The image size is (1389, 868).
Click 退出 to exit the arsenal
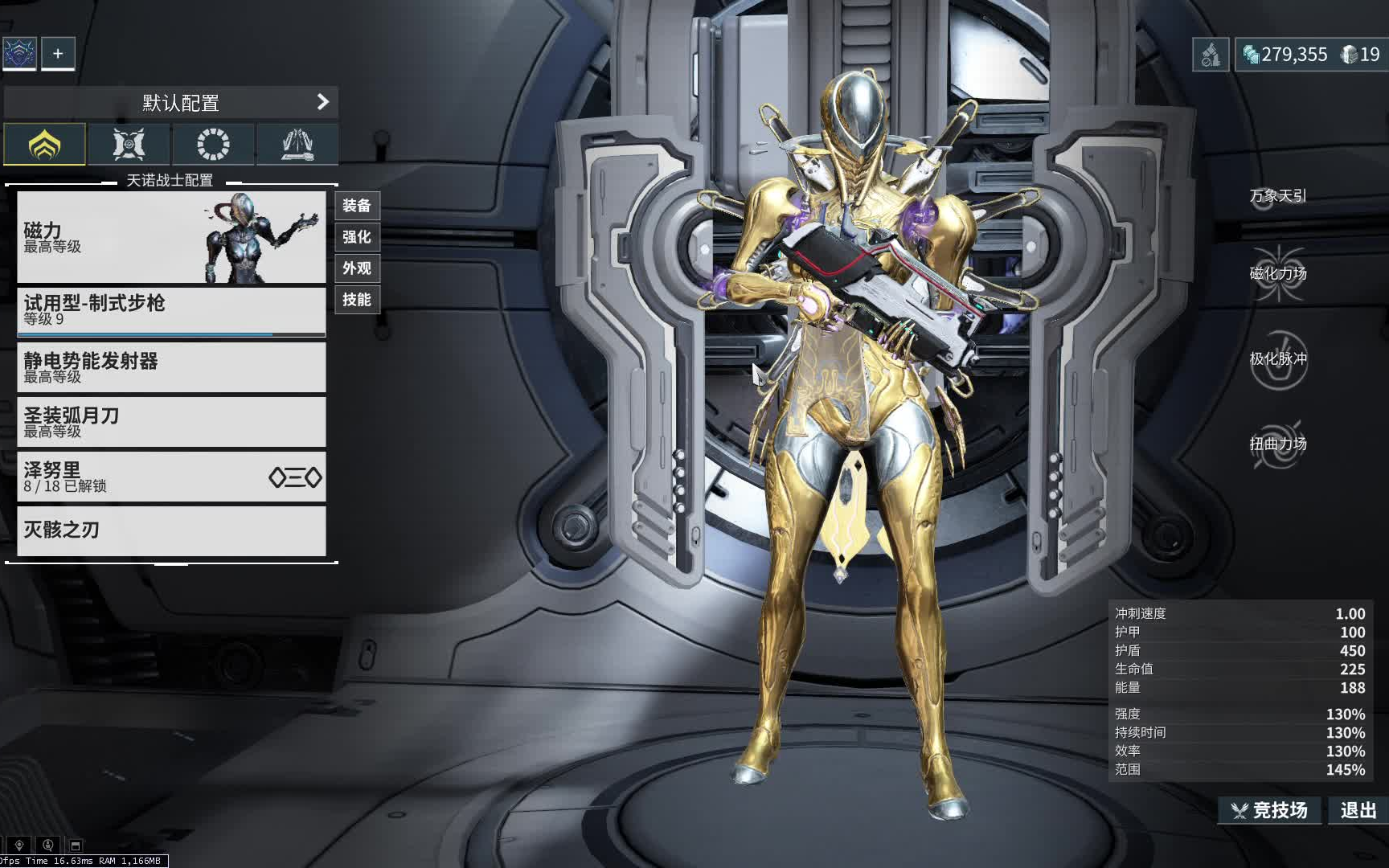coord(1358,810)
